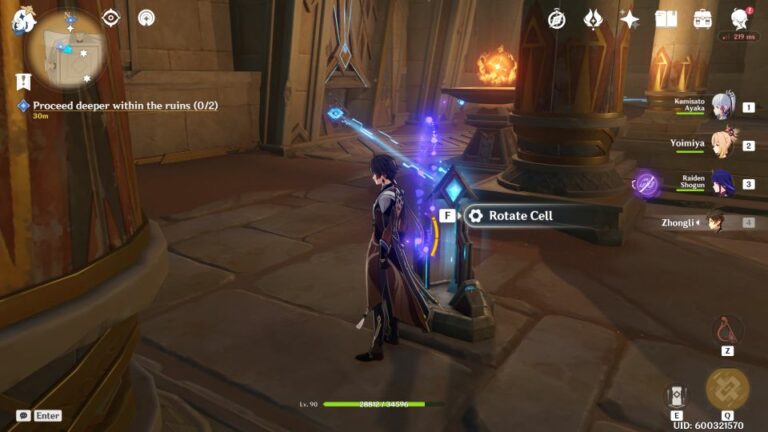Activate Zhongli's elemental skill icon

tap(677, 396)
